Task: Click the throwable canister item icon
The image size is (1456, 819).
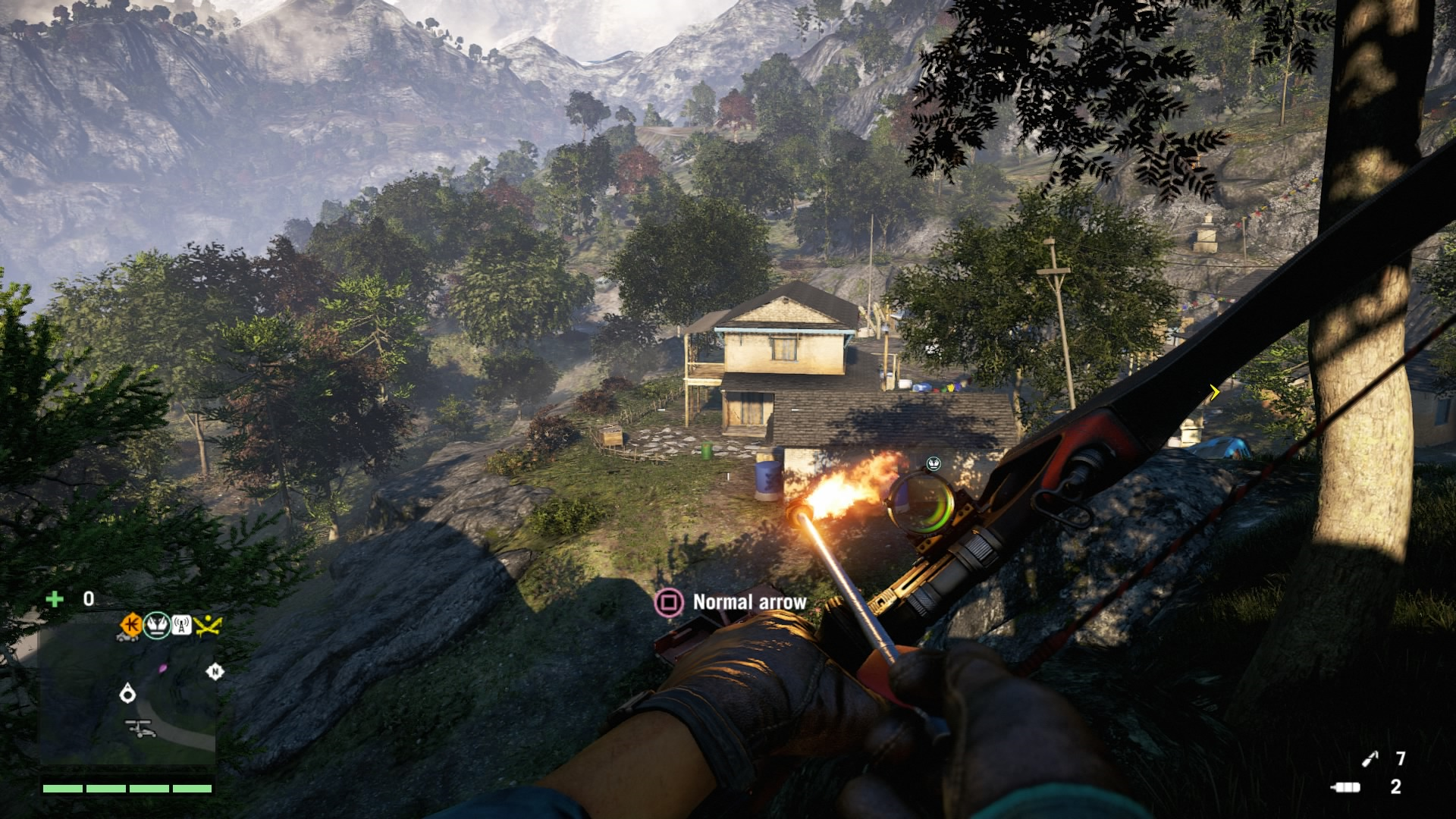Action: (x=1345, y=787)
